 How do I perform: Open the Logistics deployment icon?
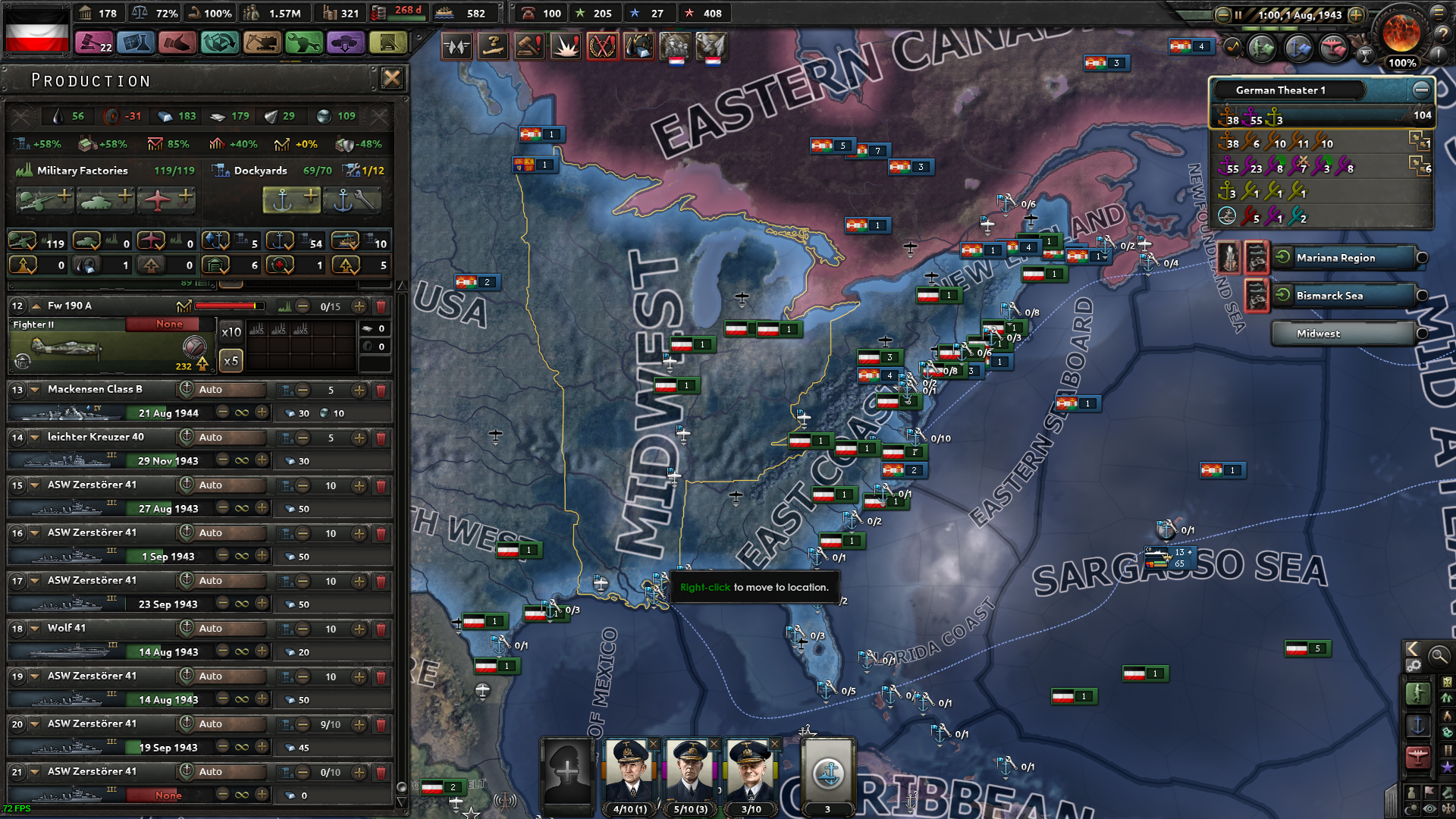coord(346,43)
